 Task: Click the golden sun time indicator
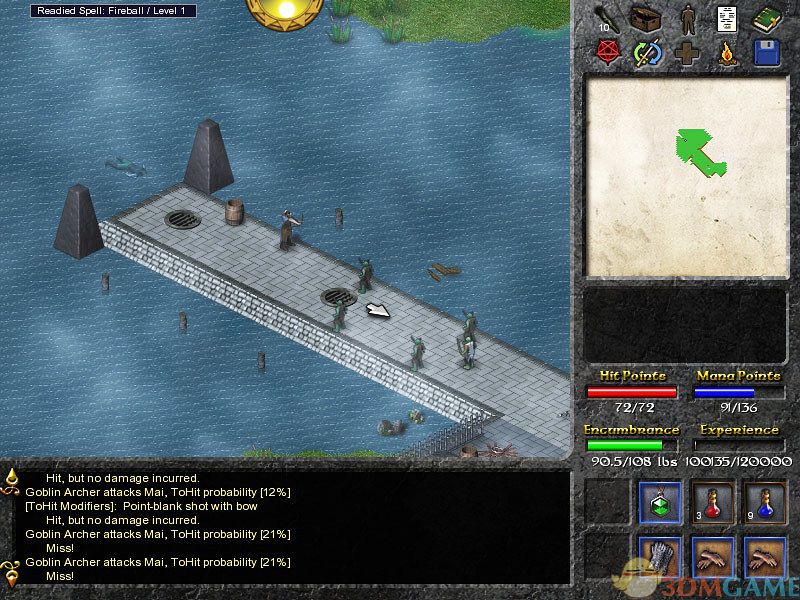tap(285, 10)
